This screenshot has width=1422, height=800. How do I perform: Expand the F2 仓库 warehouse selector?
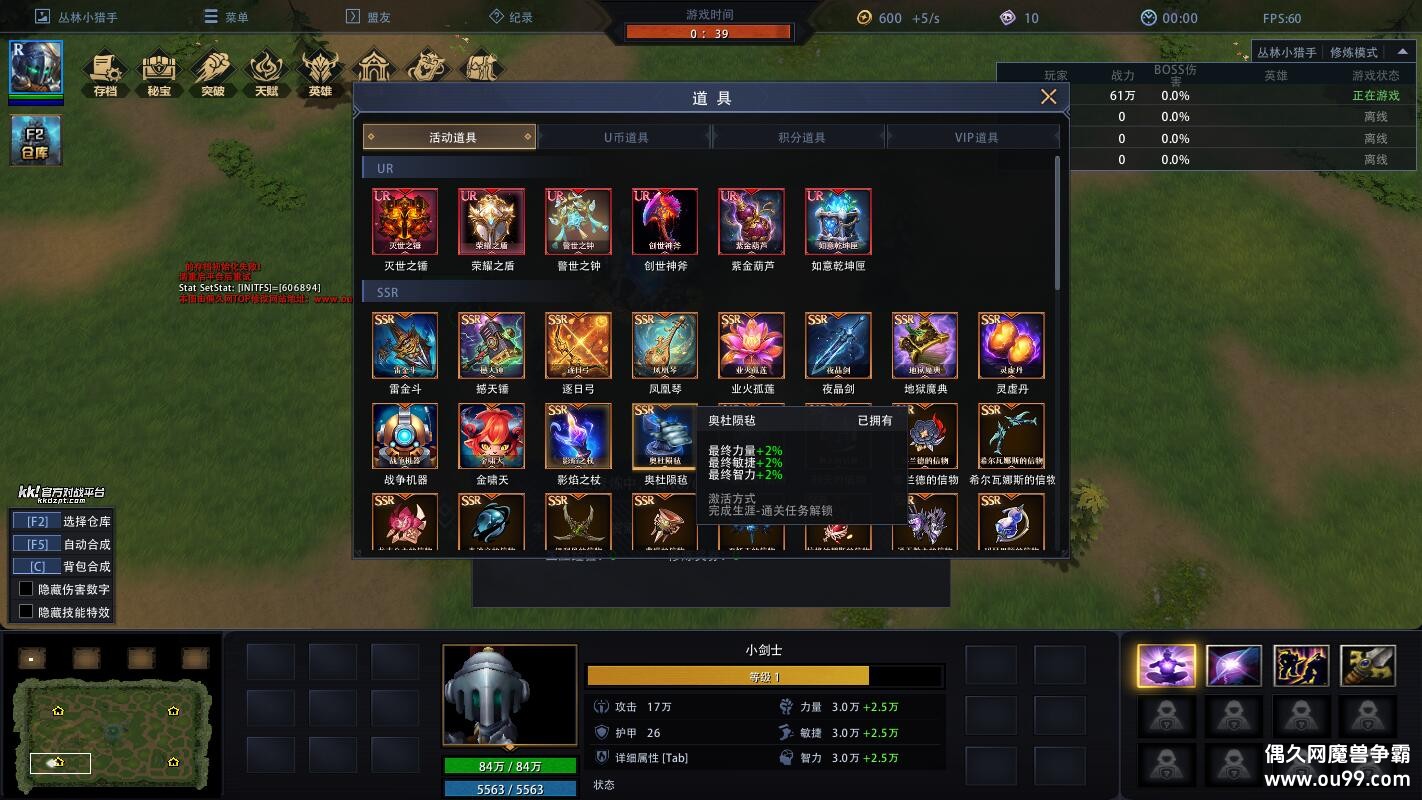click(35, 140)
